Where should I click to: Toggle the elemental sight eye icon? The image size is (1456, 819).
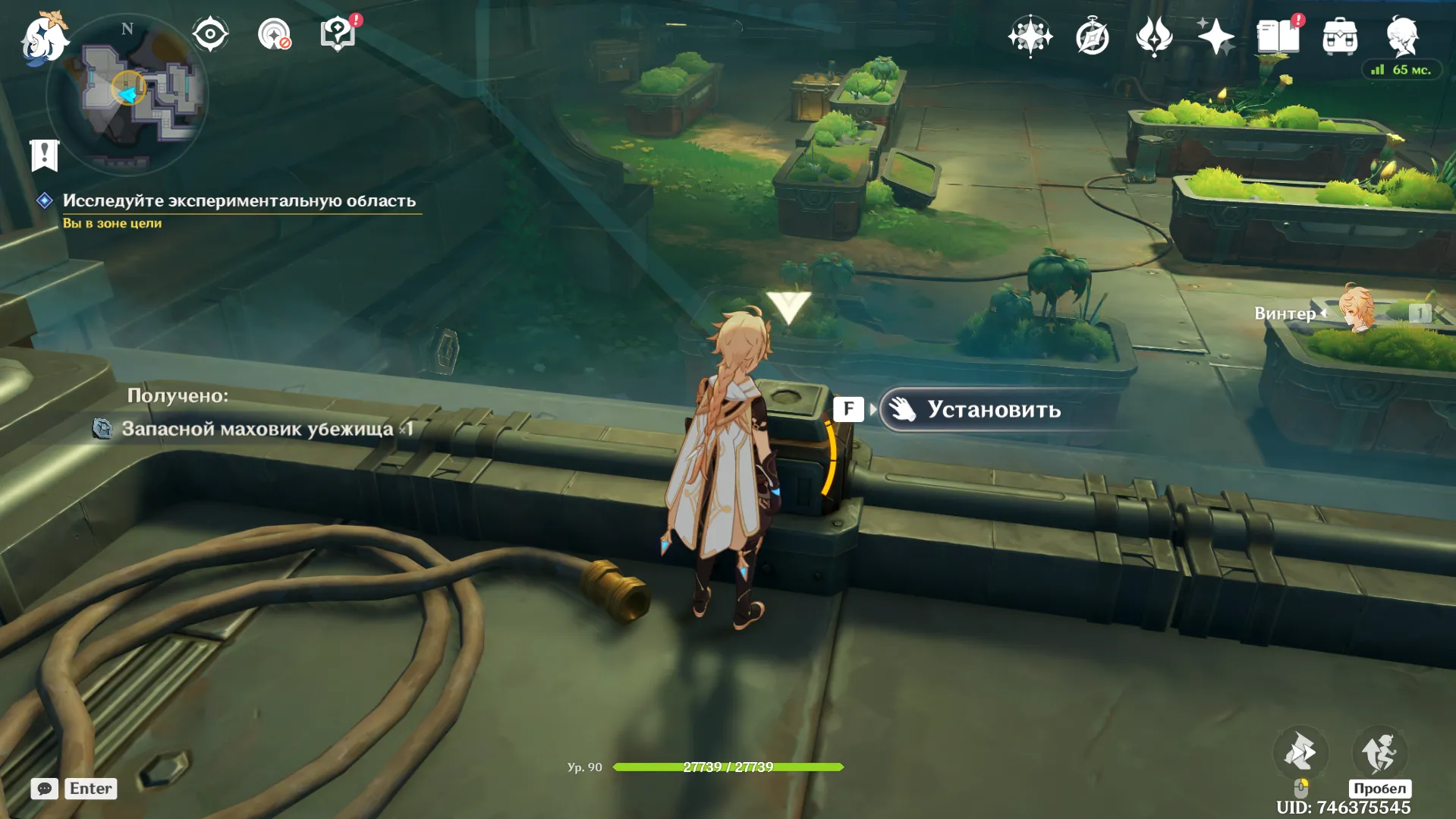coord(210,34)
